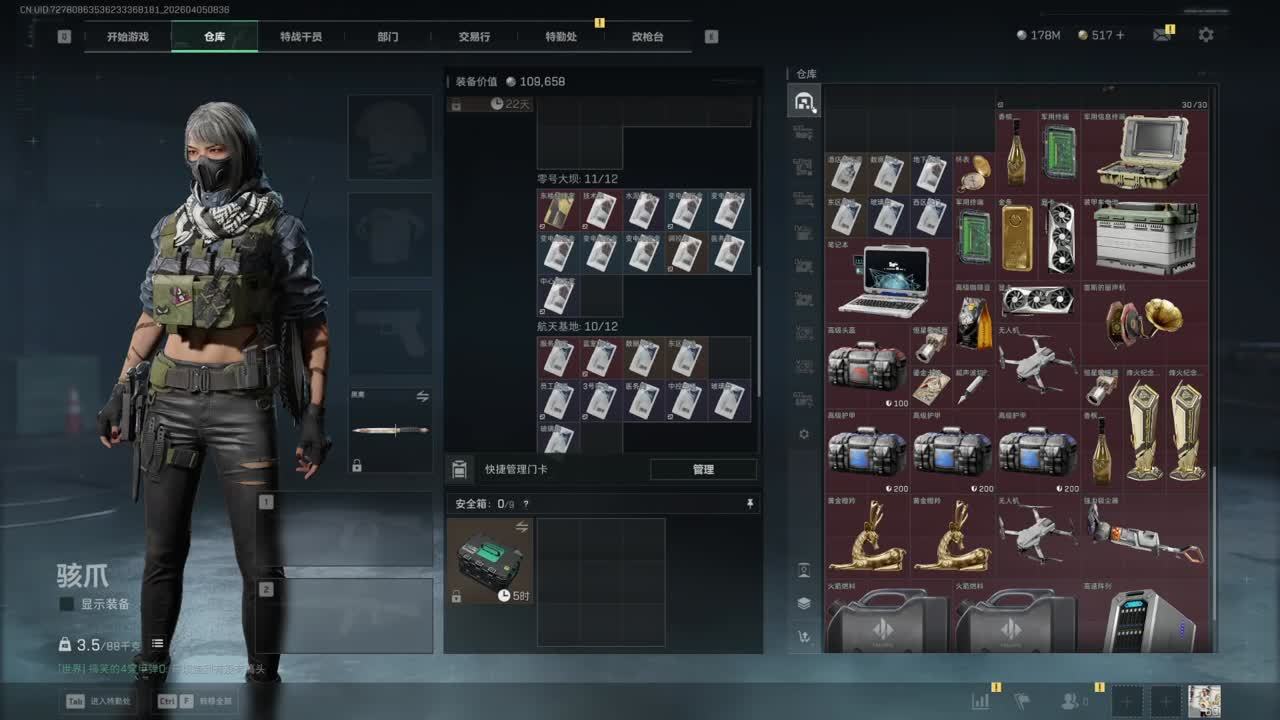The image size is (1280, 720).
Task: Toggle the 显示装备 checkbox
Action: coord(67,604)
